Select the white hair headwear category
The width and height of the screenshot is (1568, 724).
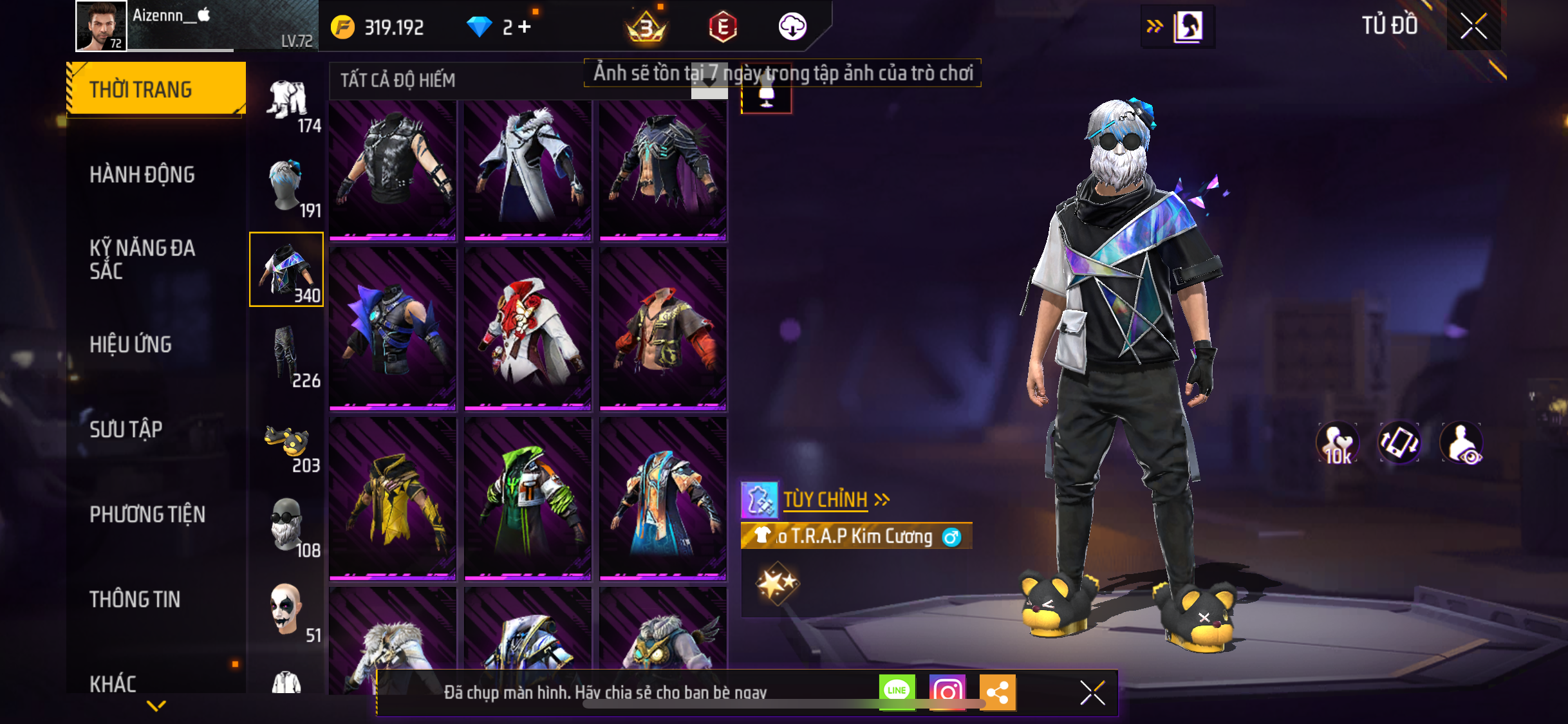[x=287, y=185]
